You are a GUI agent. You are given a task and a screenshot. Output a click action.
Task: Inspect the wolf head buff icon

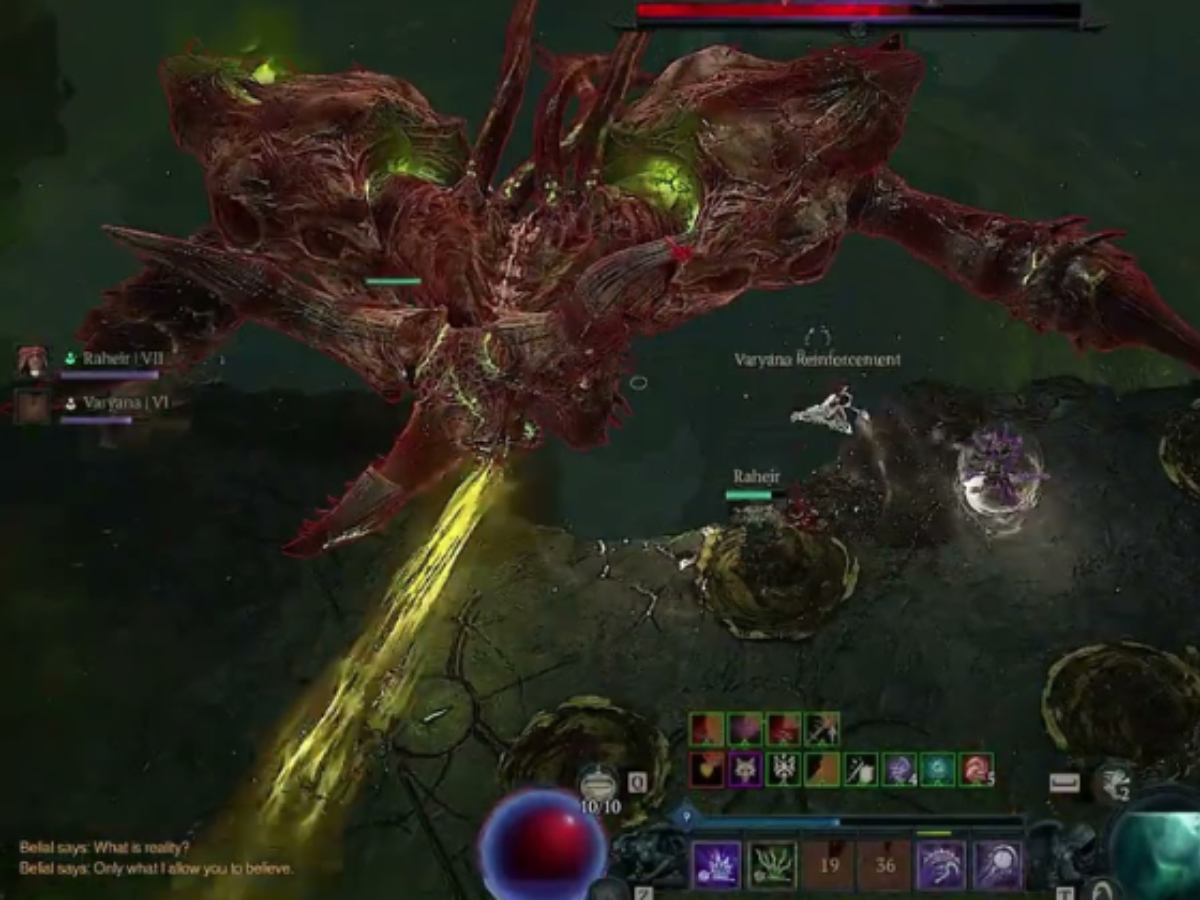pos(745,769)
